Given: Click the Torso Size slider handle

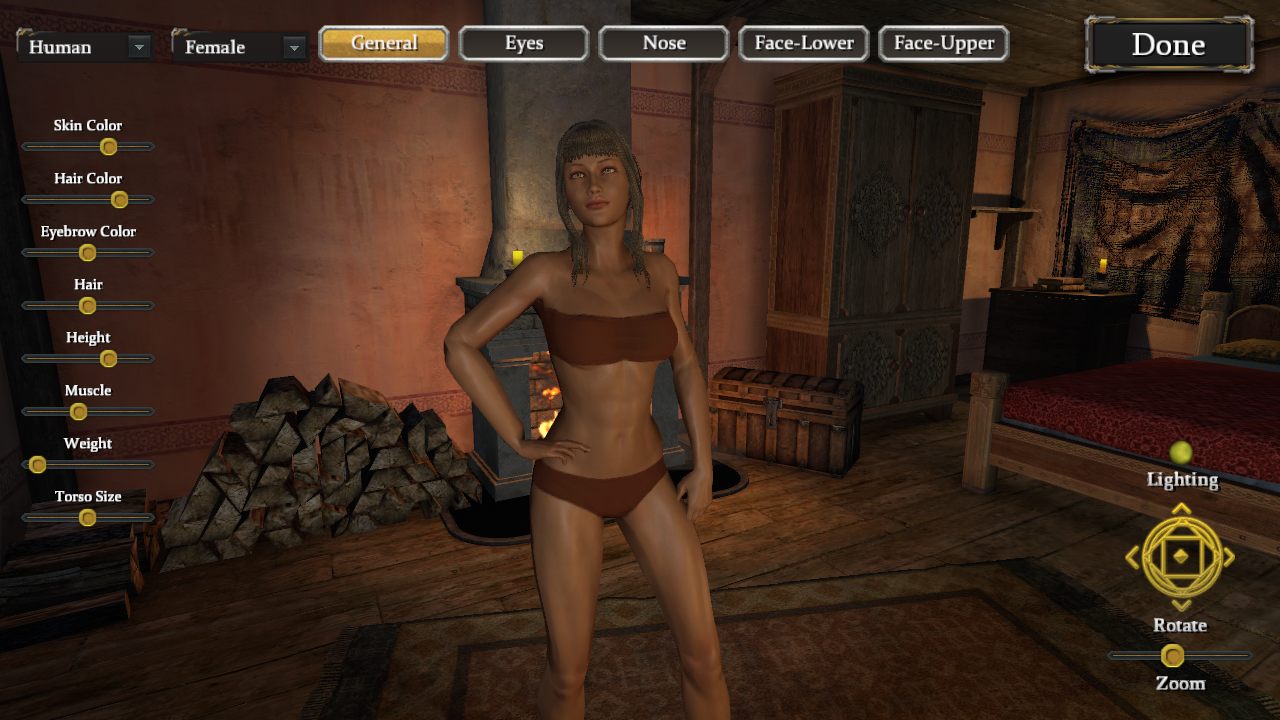Looking at the screenshot, I should (88, 518).
